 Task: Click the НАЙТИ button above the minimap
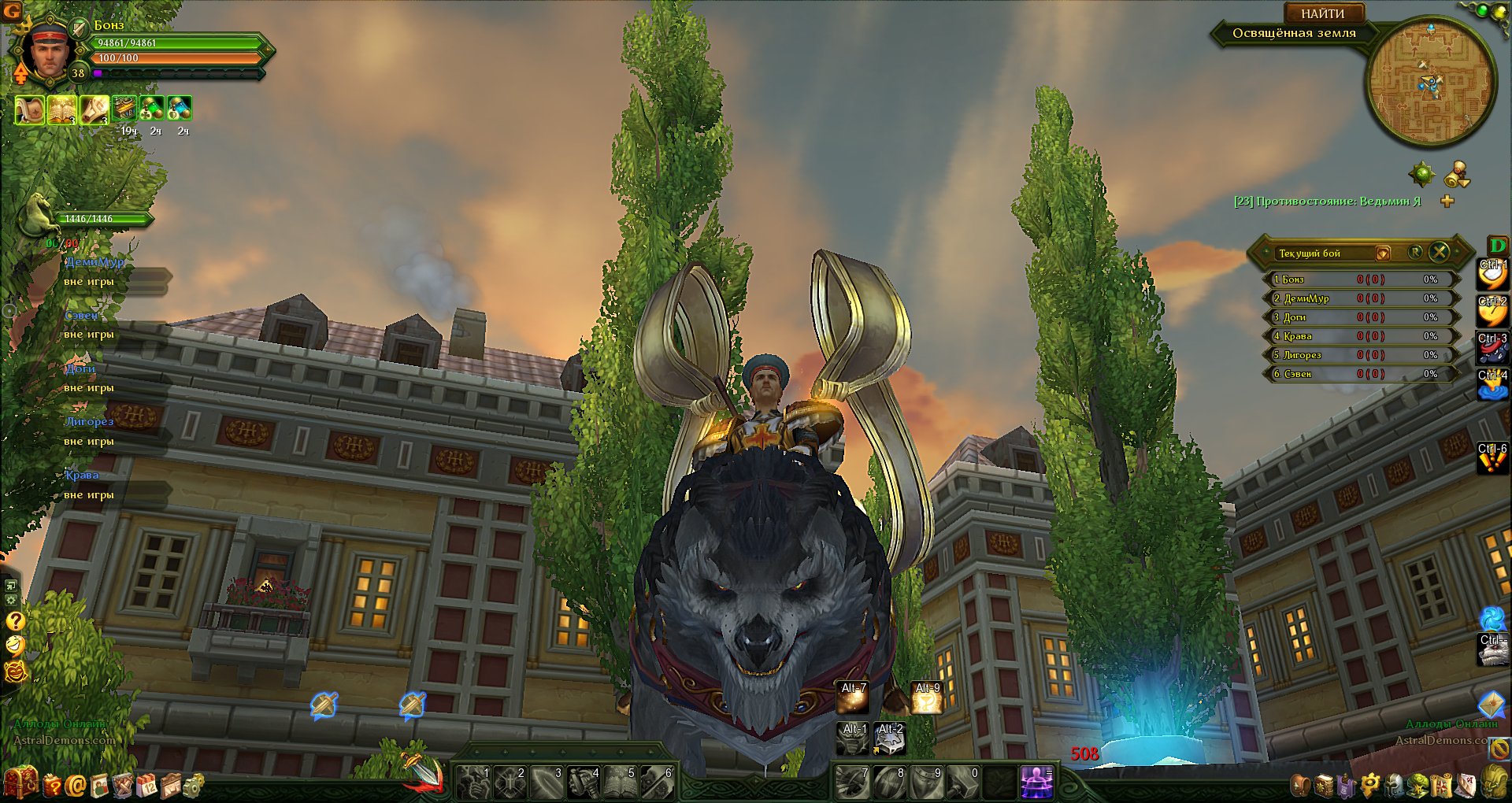point(1322,13)
